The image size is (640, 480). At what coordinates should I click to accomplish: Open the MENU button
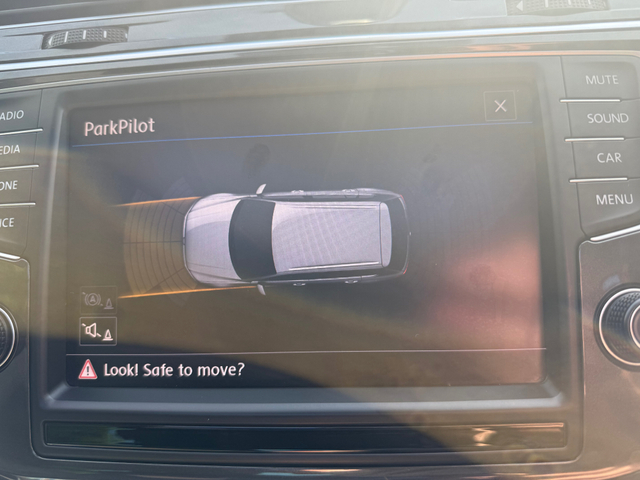tap(613, 199)
